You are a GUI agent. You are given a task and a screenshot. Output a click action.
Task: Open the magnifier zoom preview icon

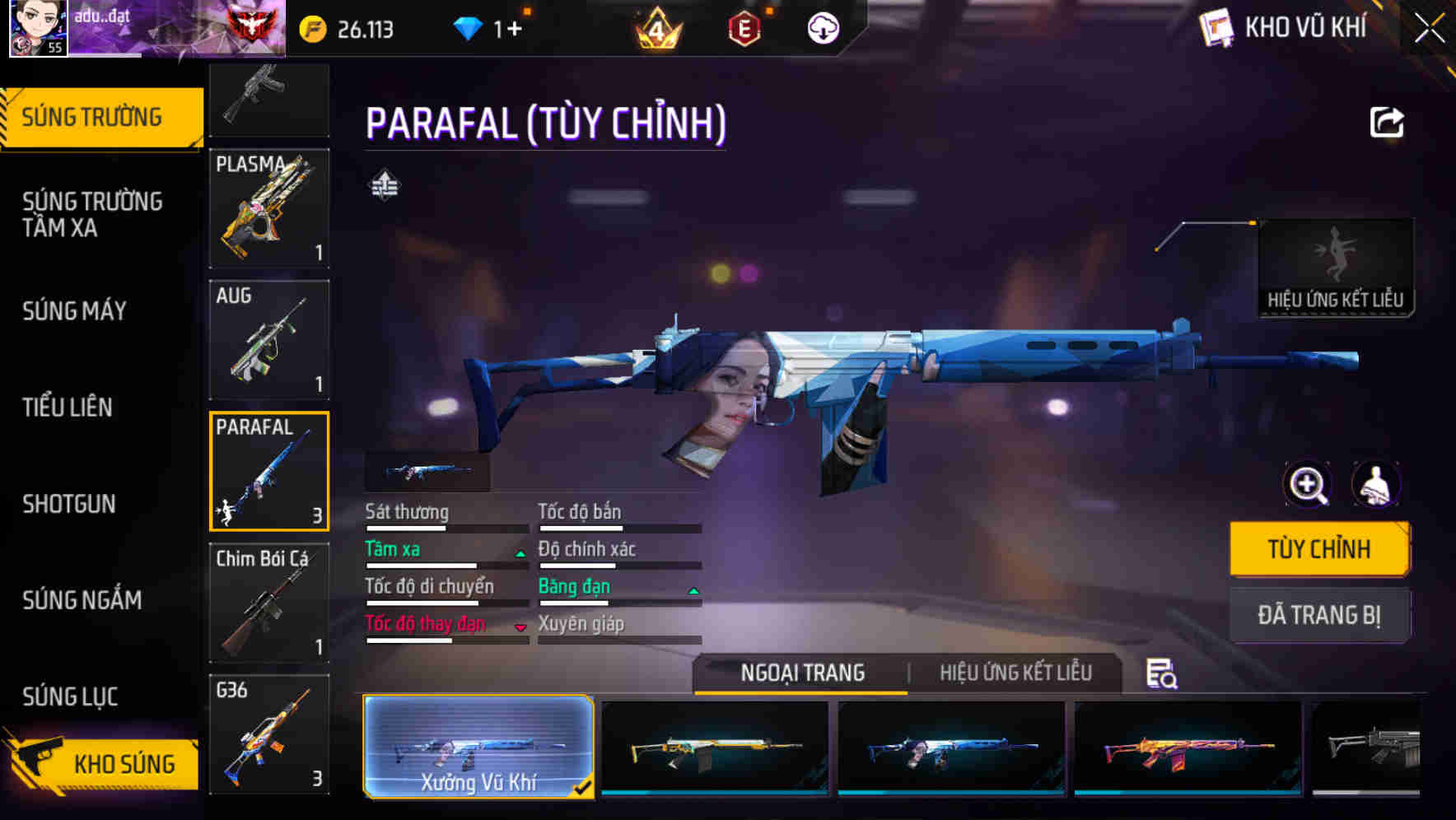(1308, 485)
